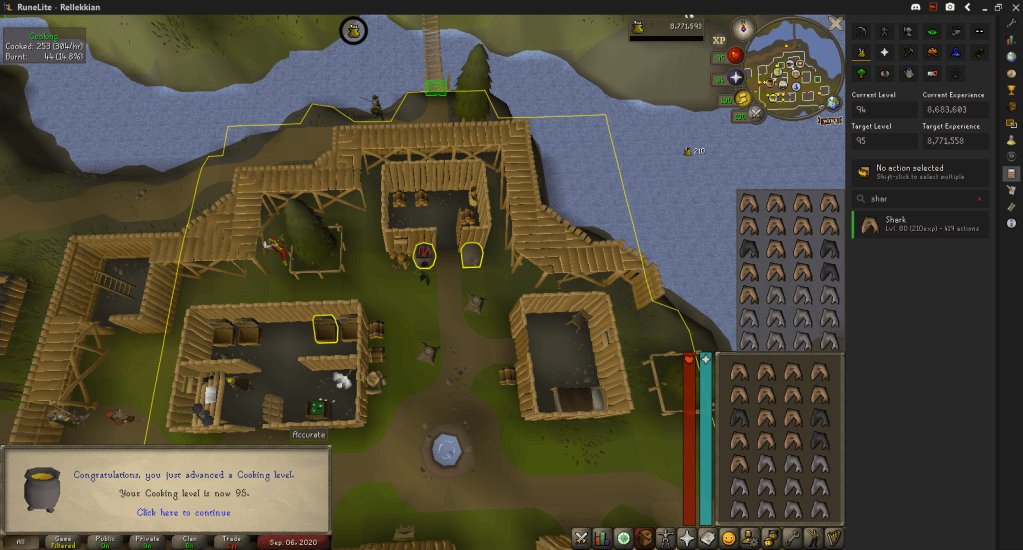This screenshot has width=1023, height=550.
Task: Toggle run using the energy boot orb
Action: [x=743, y=98]
